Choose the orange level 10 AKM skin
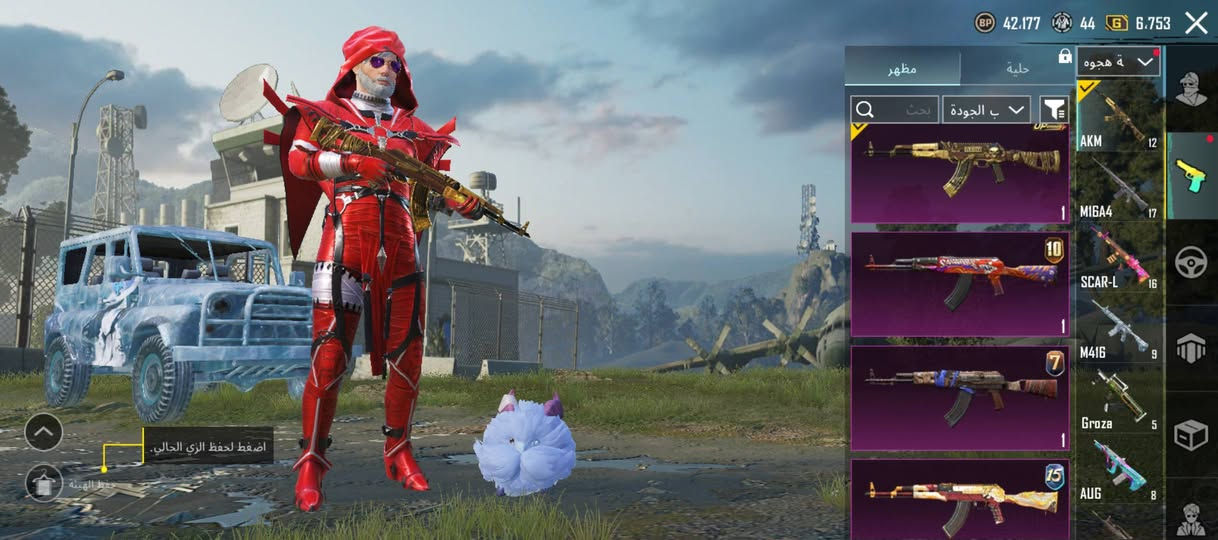Image resolution: width=1218 pixels, height=540 pixels. tap(959, 284)
